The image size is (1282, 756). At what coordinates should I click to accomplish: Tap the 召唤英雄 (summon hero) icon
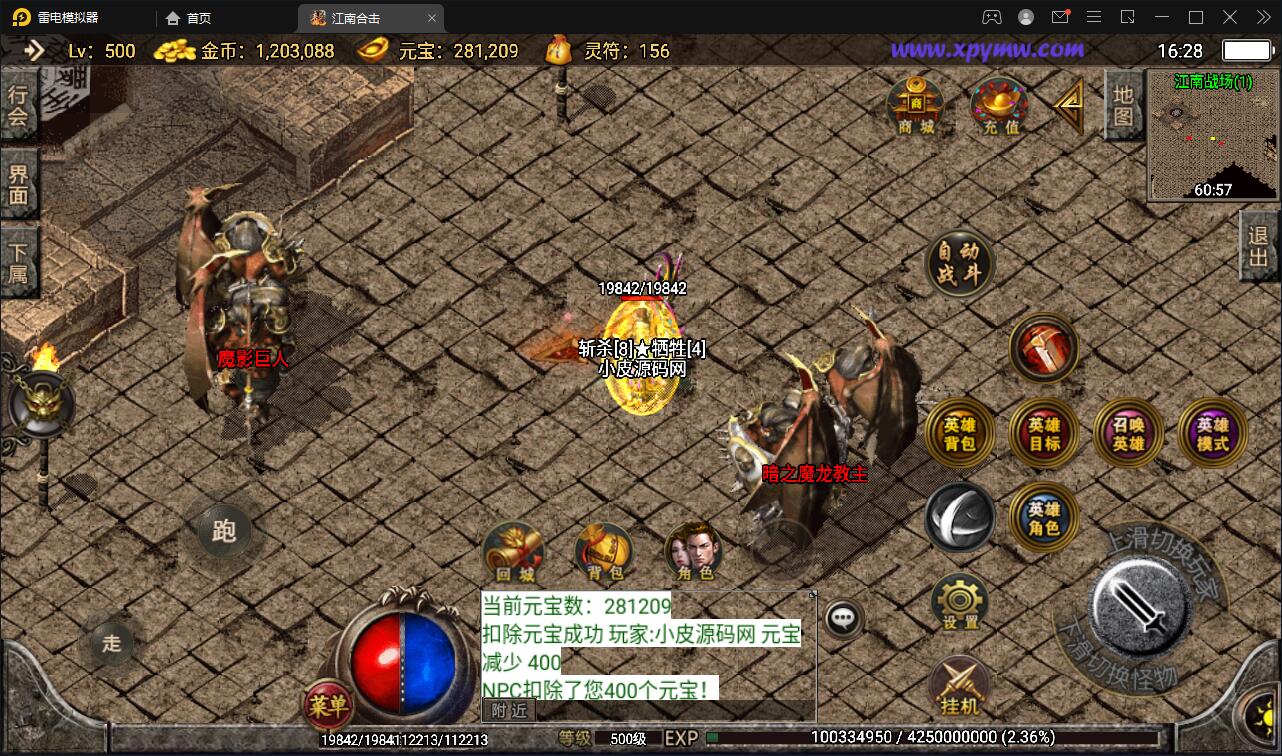coord(1128,432)
